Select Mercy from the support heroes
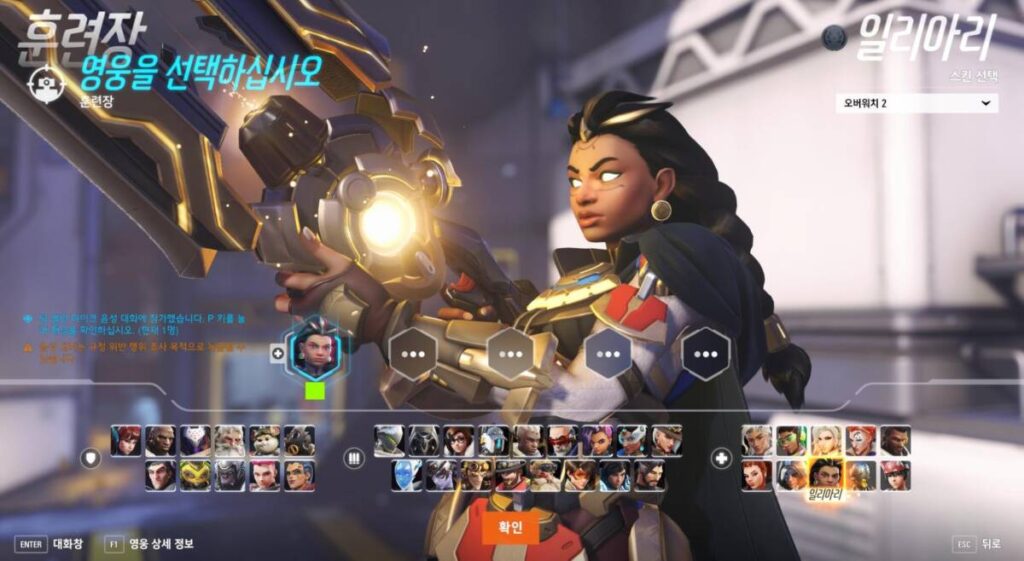This screenshot has height=561, width=1024. [x=826, y=441]
